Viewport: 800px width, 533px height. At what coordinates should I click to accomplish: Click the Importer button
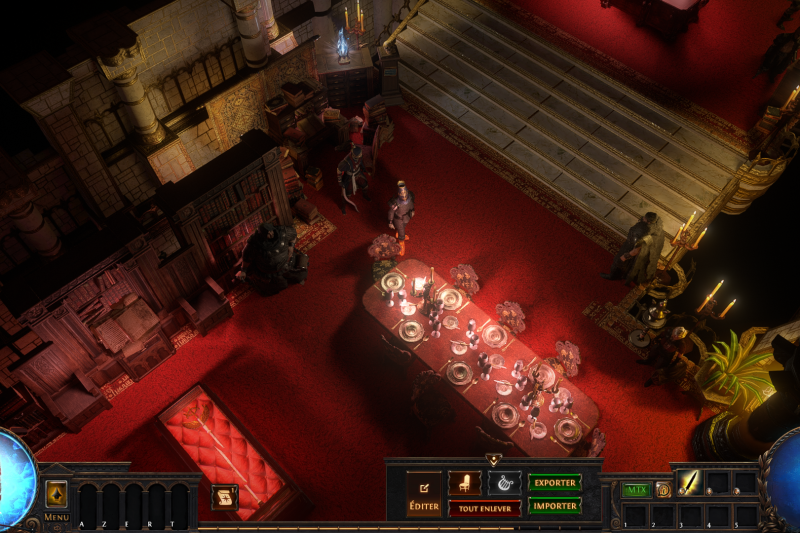coord(554,506)
